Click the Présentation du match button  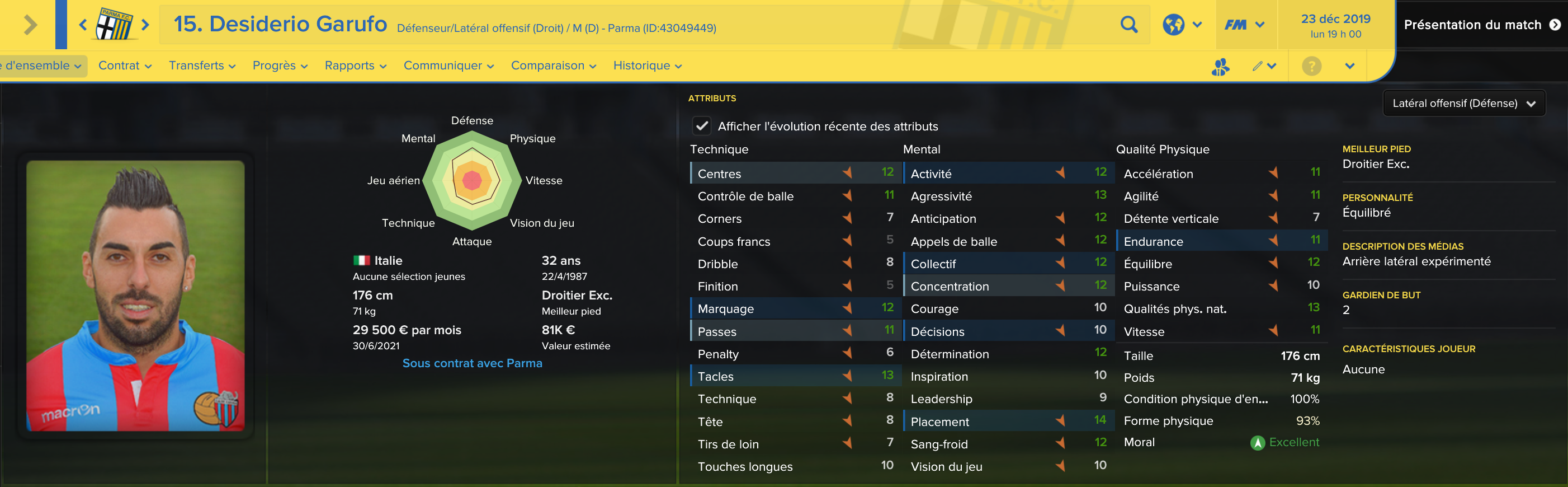[x=1481, y=25]
